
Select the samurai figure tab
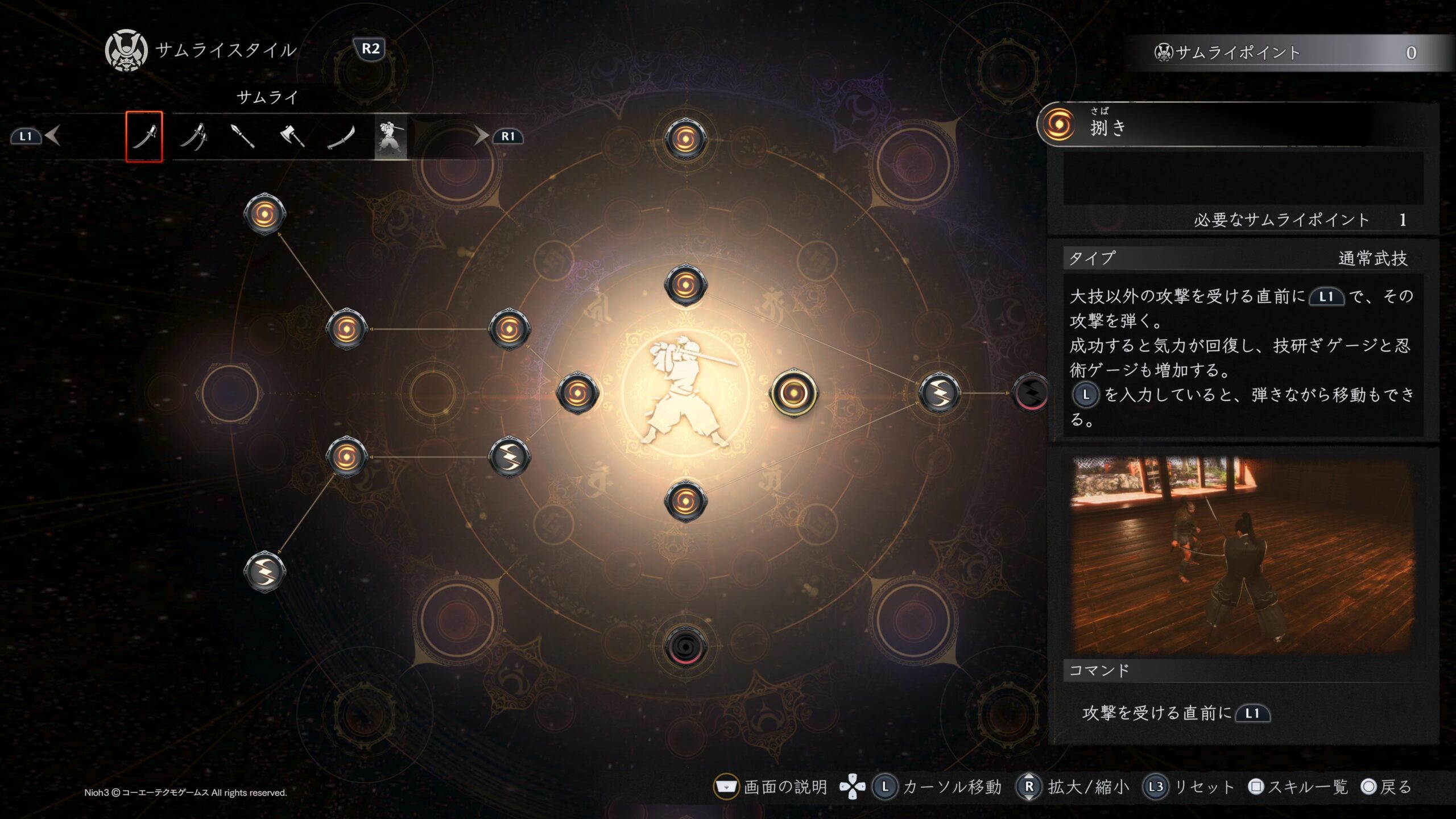coord(391,136)
